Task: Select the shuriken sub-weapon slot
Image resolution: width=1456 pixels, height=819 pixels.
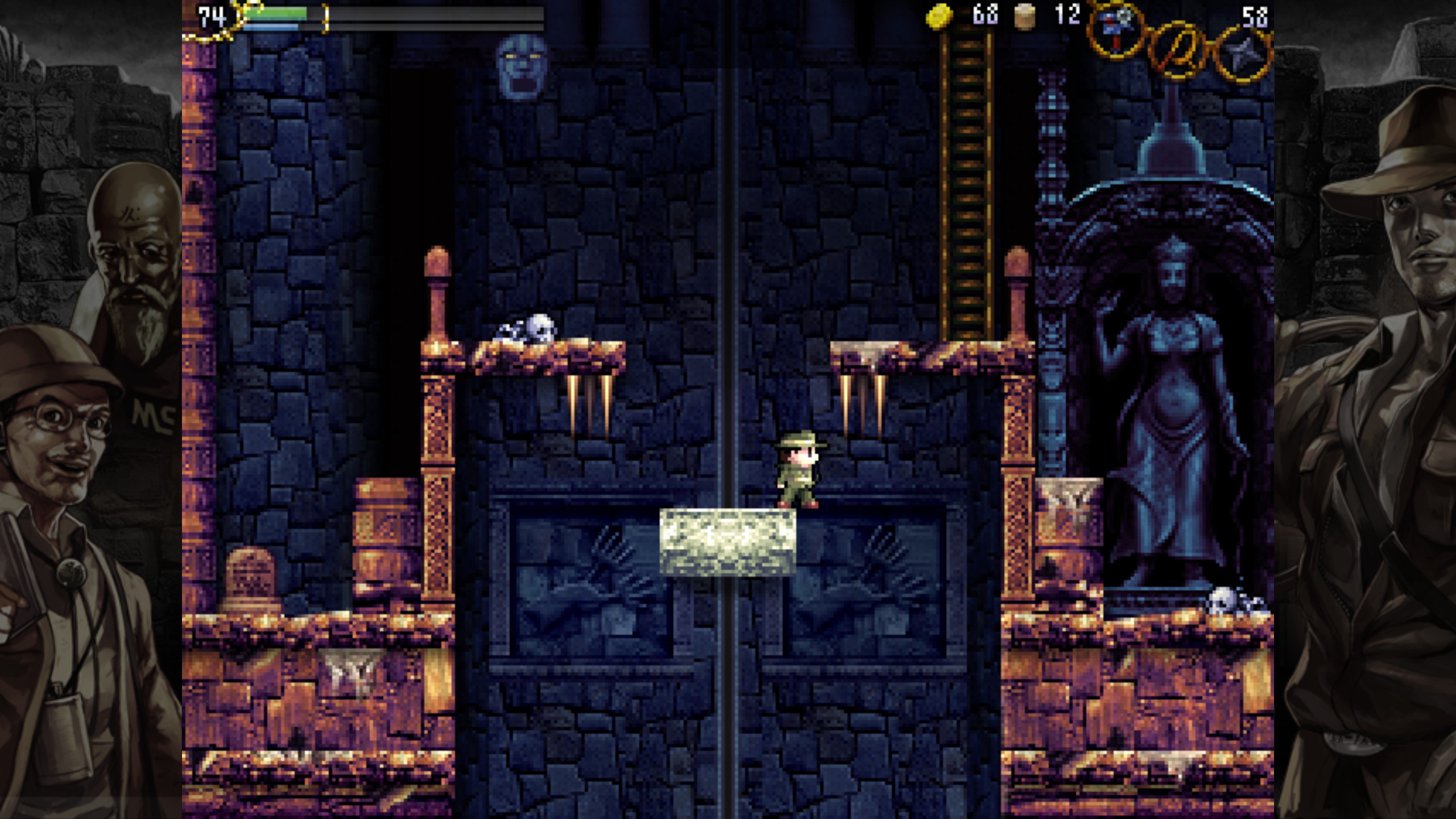Action: click(1242, 53)
